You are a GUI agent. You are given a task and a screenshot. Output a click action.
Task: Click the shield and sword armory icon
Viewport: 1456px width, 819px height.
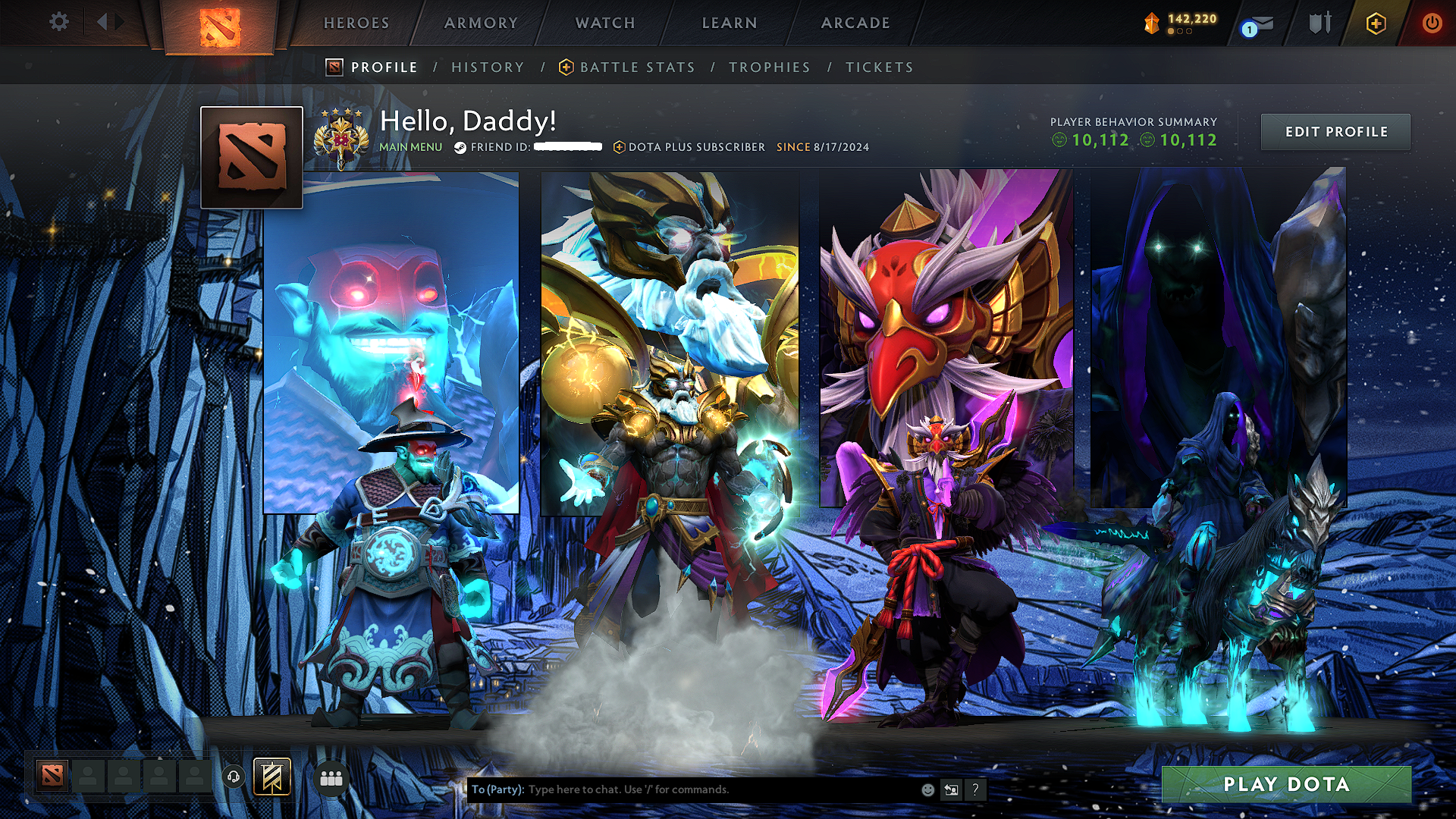click(1319, 23)
